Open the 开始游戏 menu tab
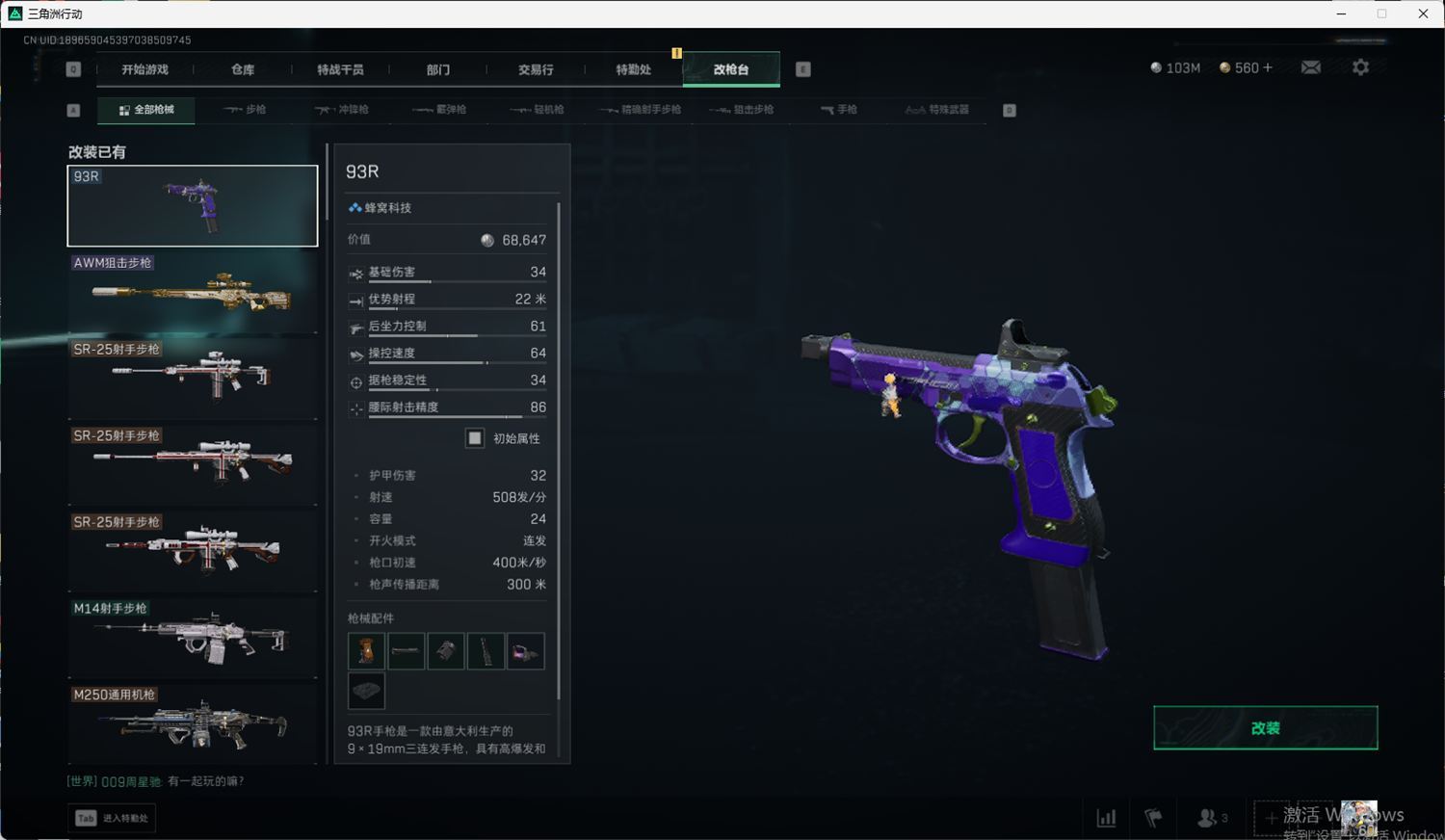The height and width of the screenshot is (840, 1445). coord(144,69)
